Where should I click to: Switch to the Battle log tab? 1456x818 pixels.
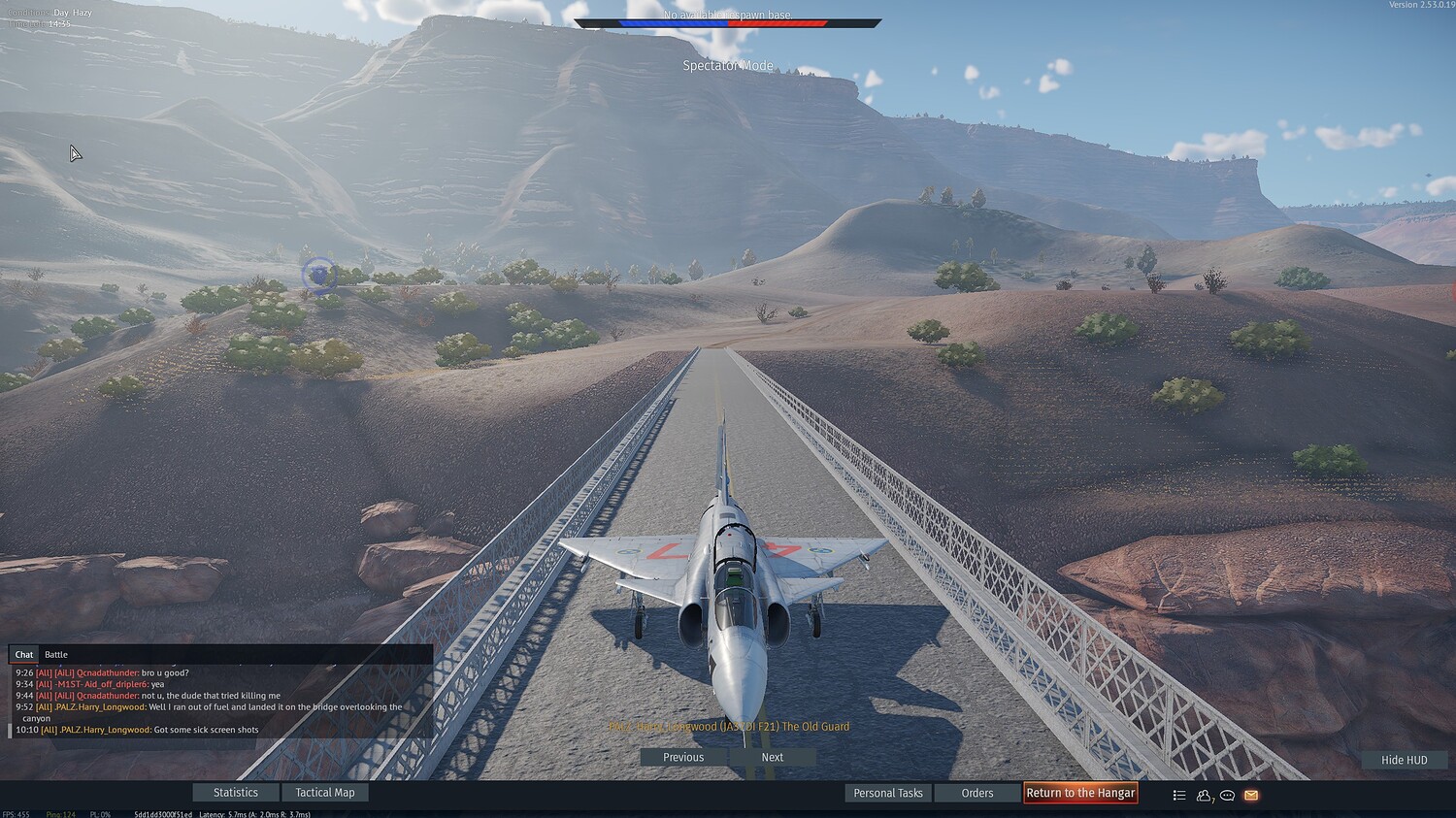tap(56, 655)
